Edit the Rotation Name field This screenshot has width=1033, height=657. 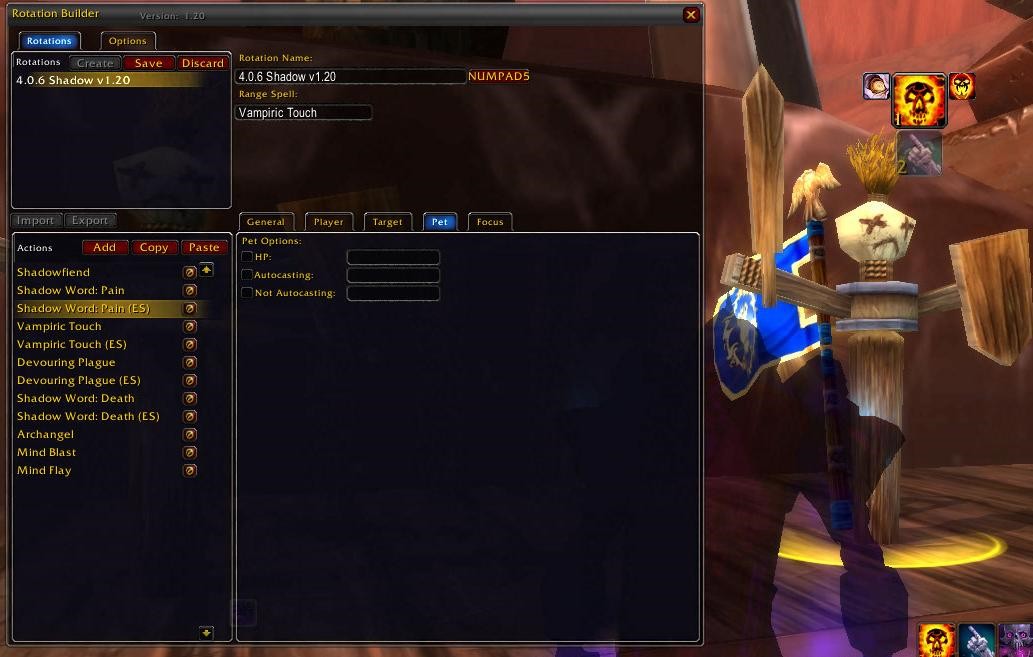click(x=350, y=77)
